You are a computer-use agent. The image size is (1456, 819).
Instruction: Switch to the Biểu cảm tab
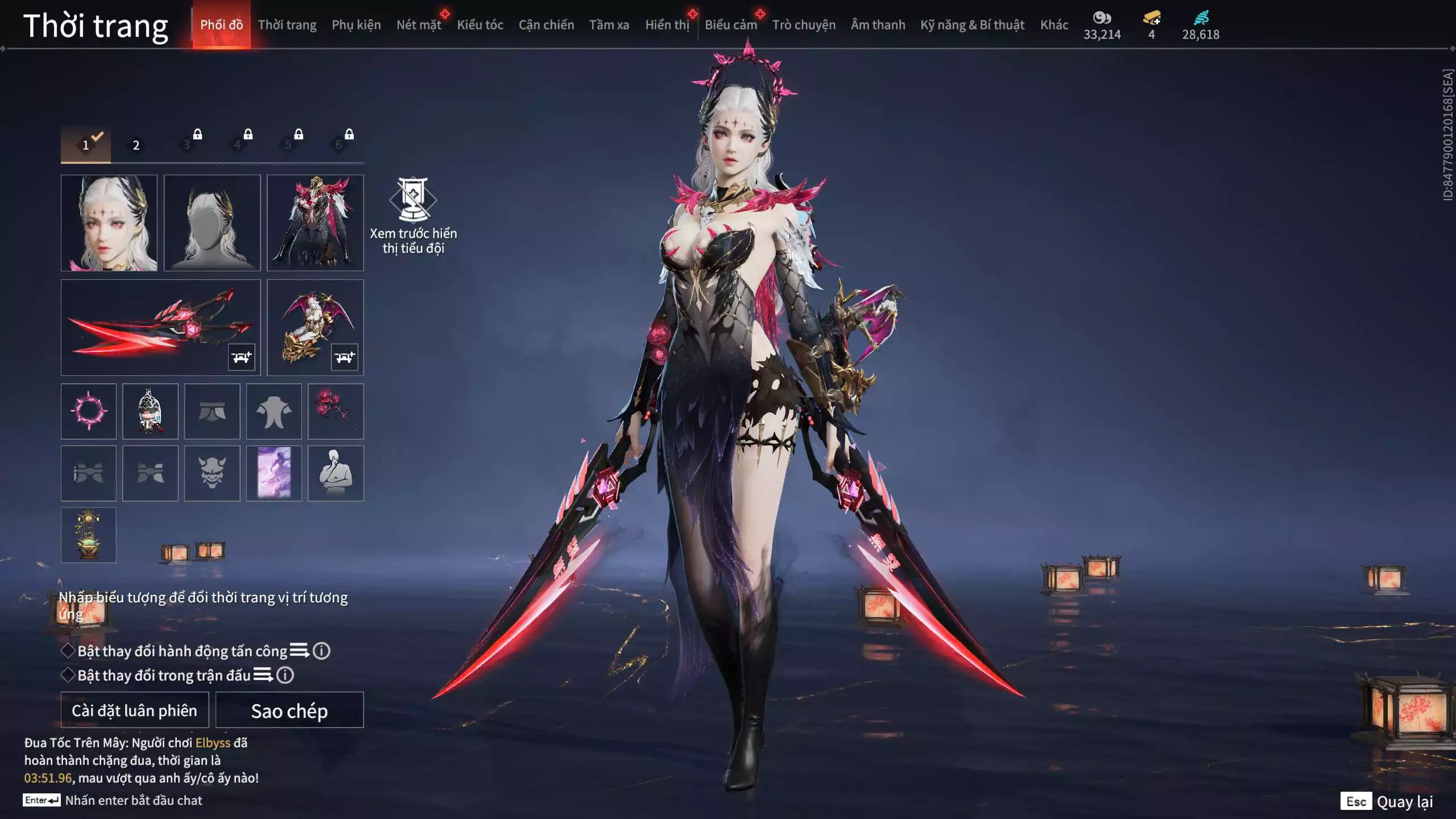point(731,25)
